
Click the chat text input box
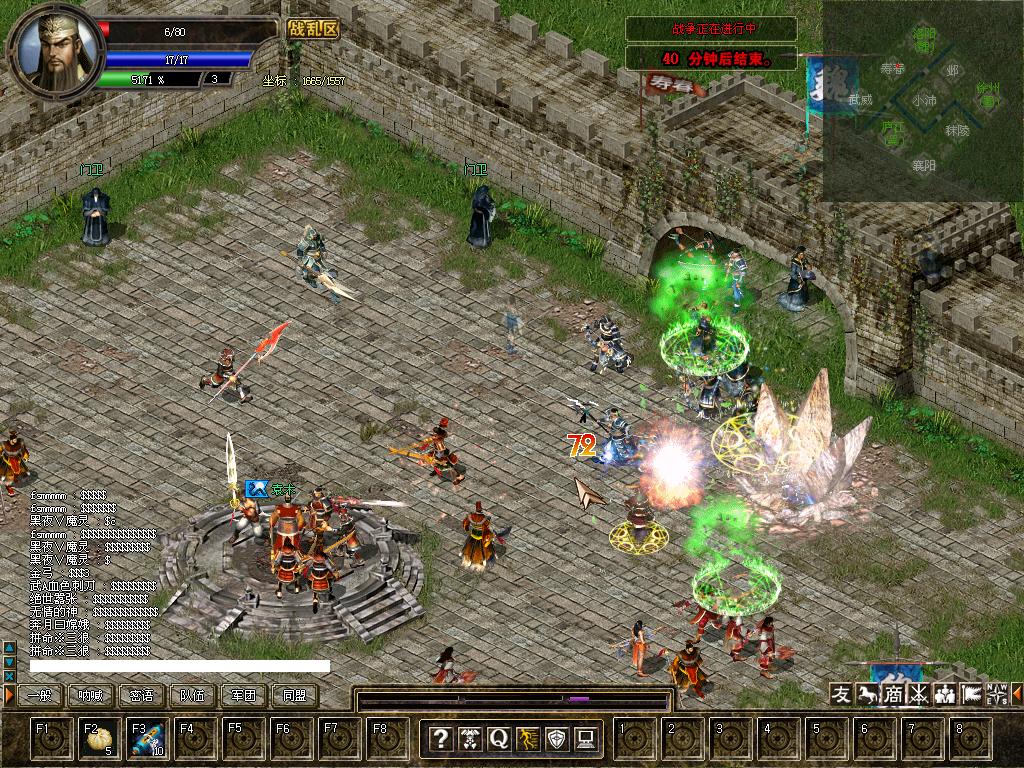point(180,666)
